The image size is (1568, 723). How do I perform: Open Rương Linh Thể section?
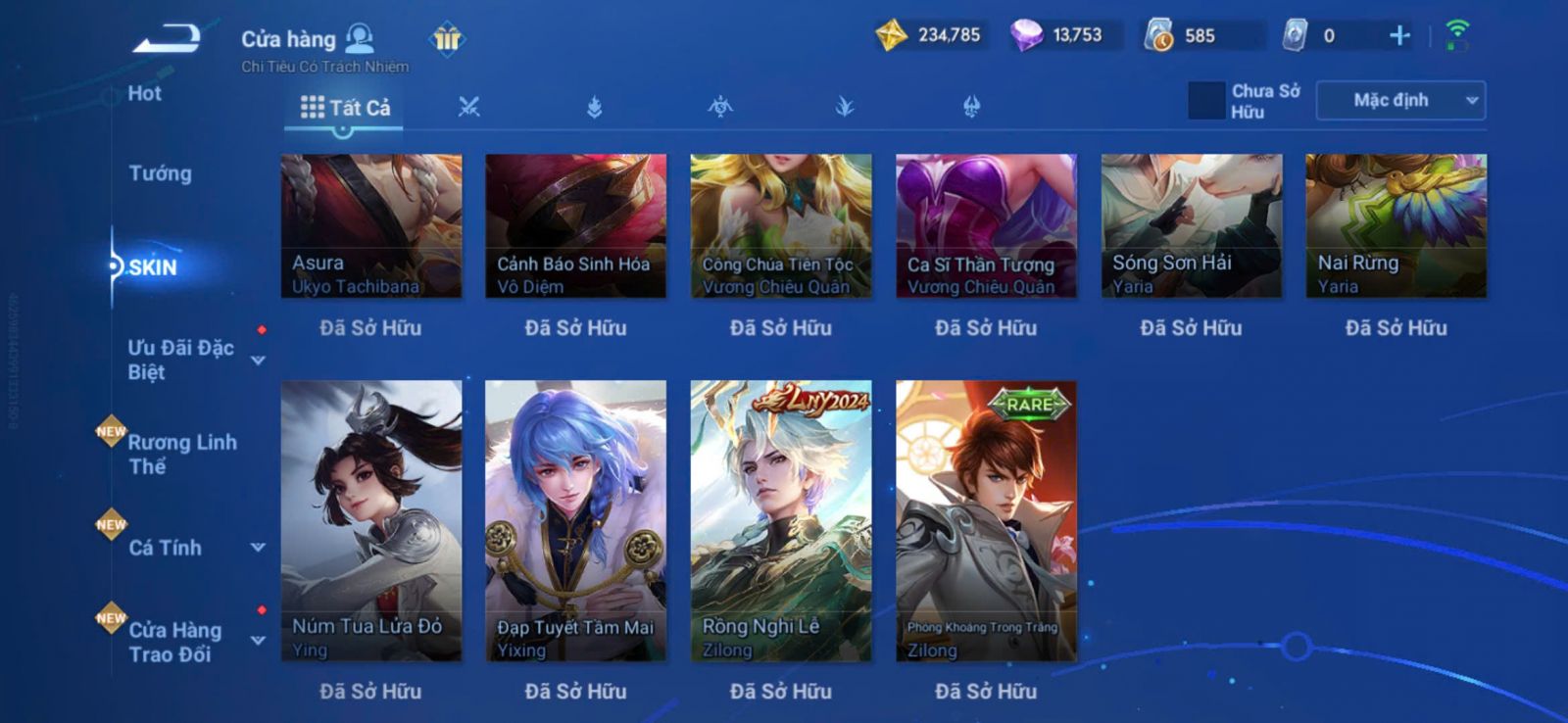click(x=182, y=454)
